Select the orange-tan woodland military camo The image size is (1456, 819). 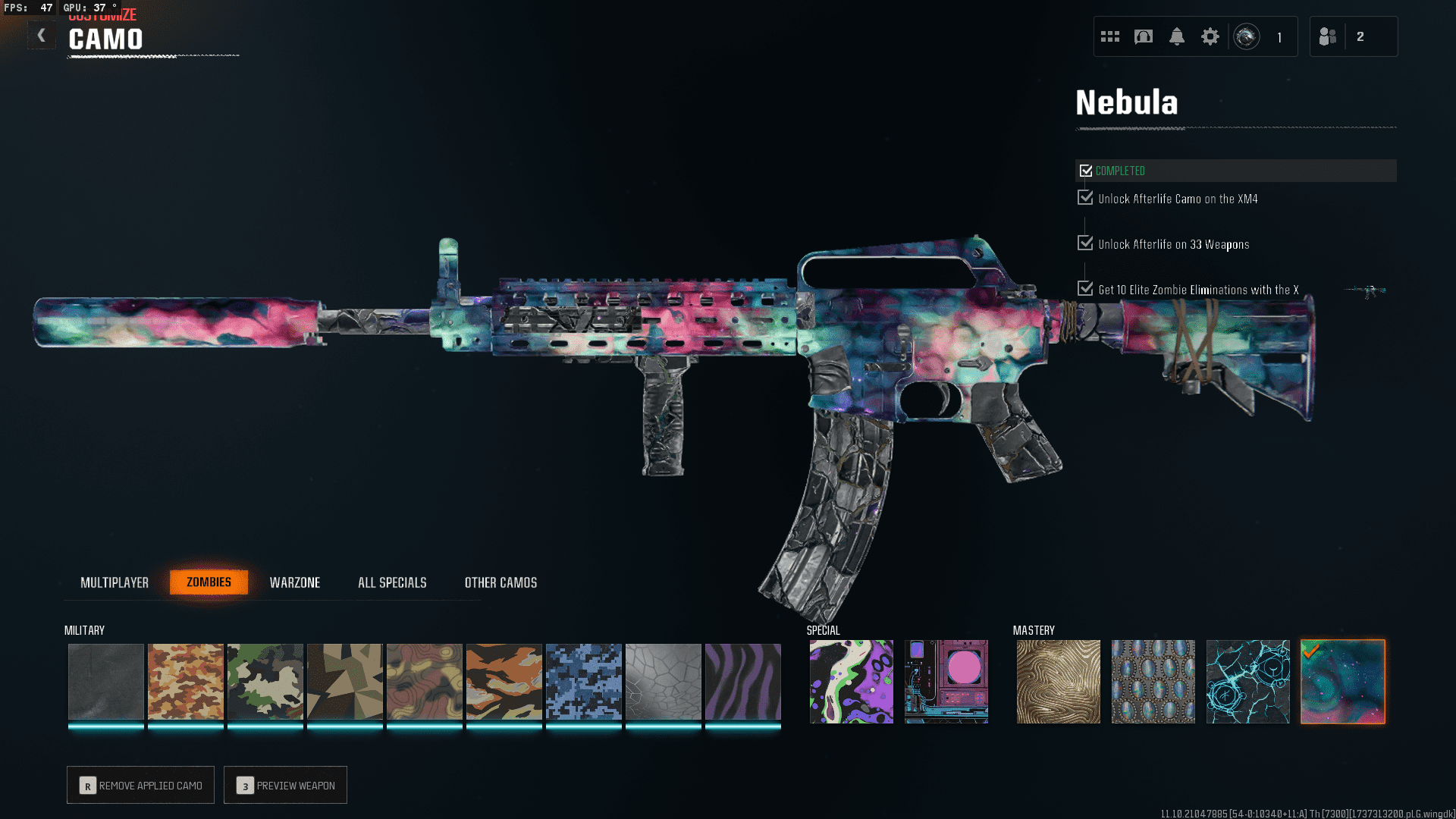click(x=186, y=681)
